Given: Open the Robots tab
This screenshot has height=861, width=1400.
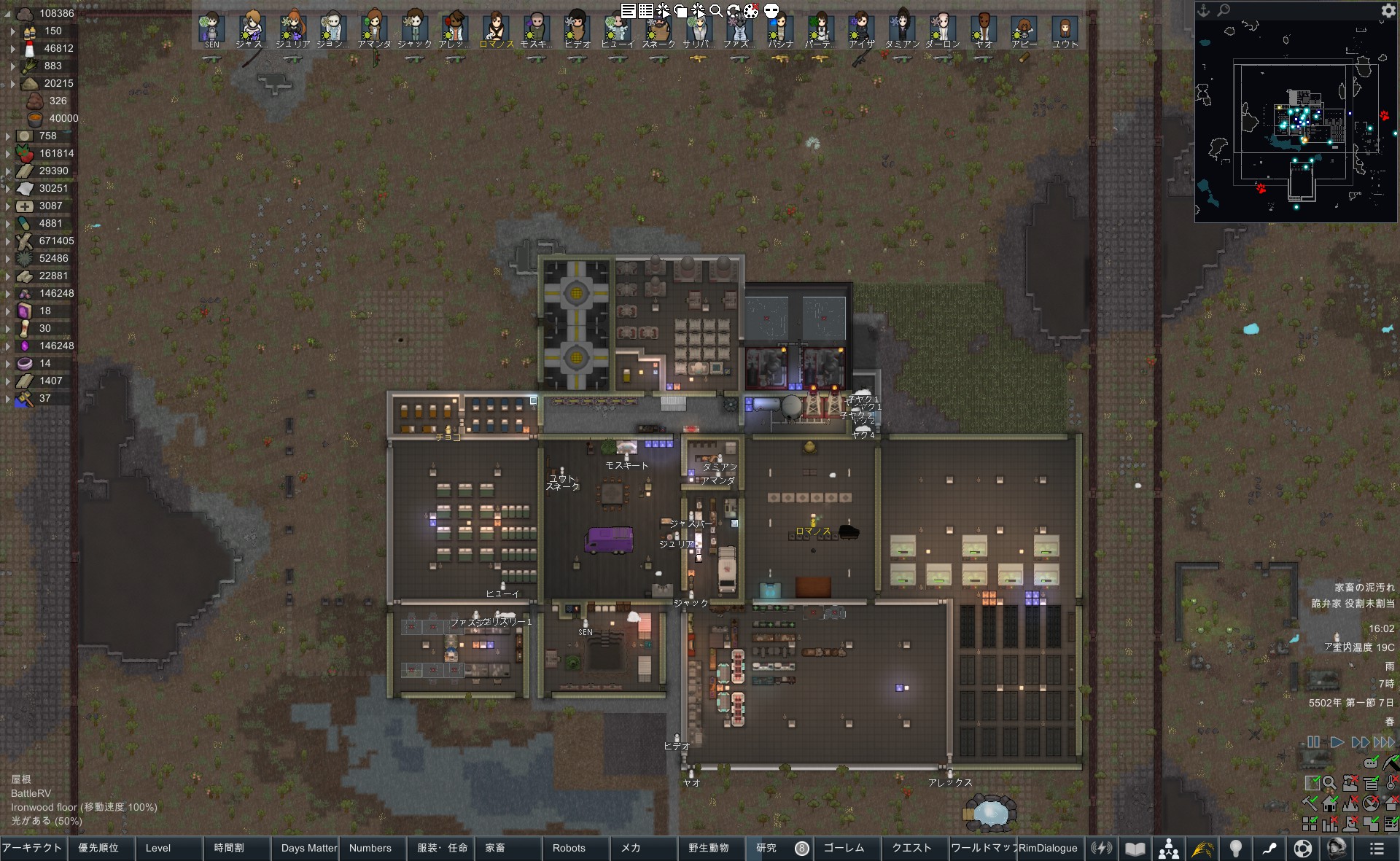Looking at the screenshot, I should (x=569, y=848).
